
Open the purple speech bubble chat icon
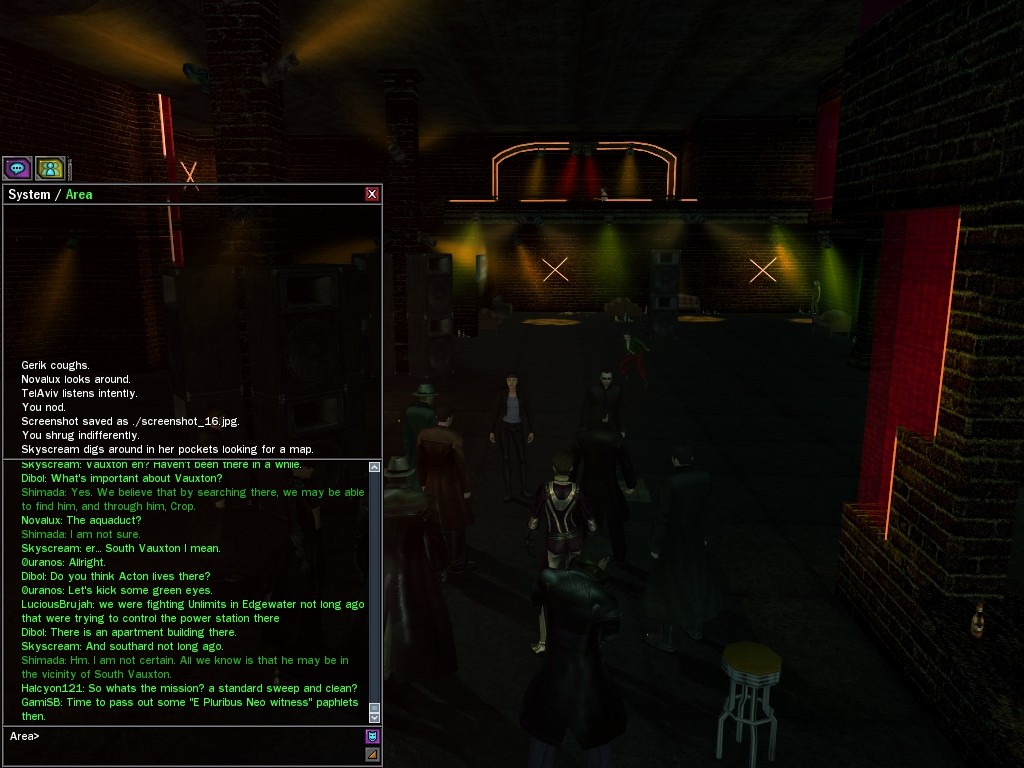(17, 168)
